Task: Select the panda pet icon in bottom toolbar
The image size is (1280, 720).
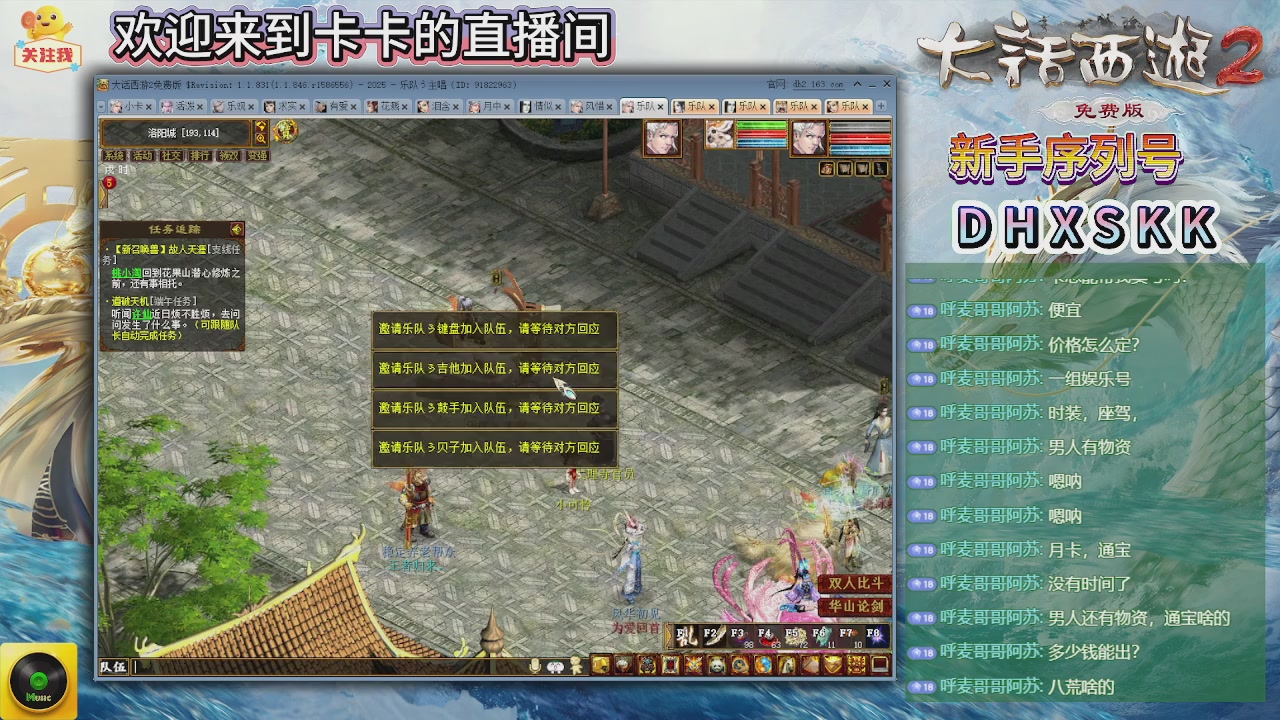Action: click(x=716, y=665)
